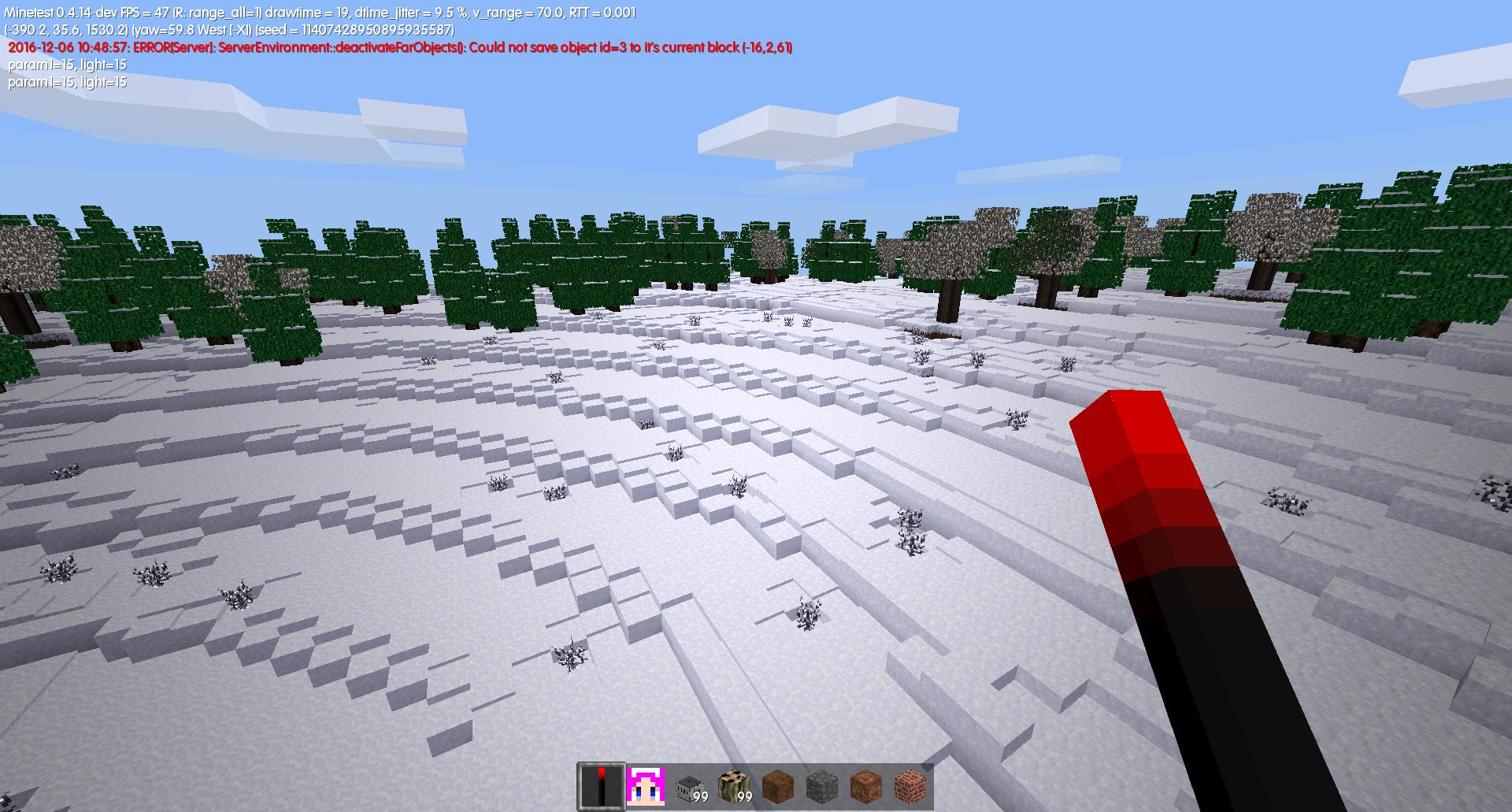Screen dimensions: 1512x812
Task: Select the dirt block in the hotbar
Action: coord(780,784)
